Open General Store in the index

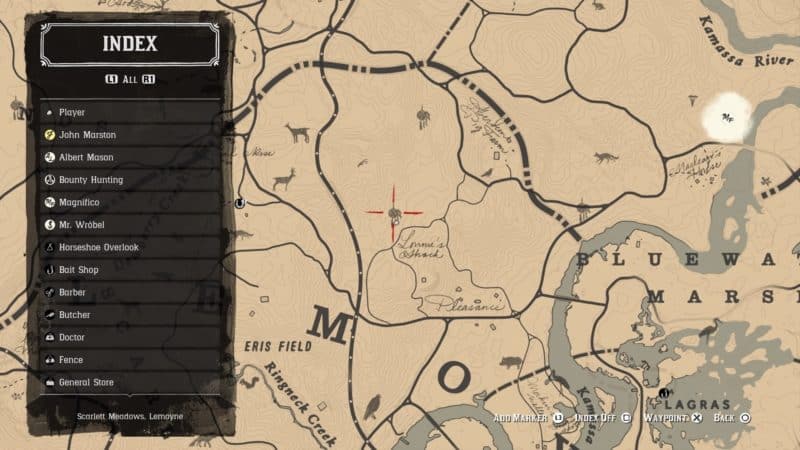[130, 382]
